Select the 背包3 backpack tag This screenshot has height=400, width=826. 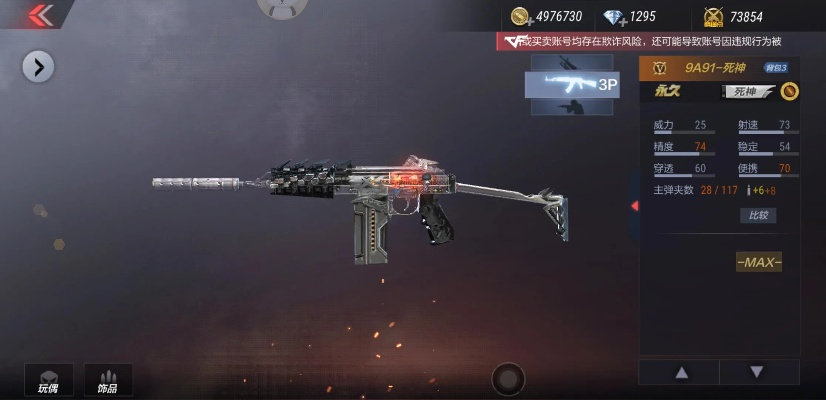776,68
